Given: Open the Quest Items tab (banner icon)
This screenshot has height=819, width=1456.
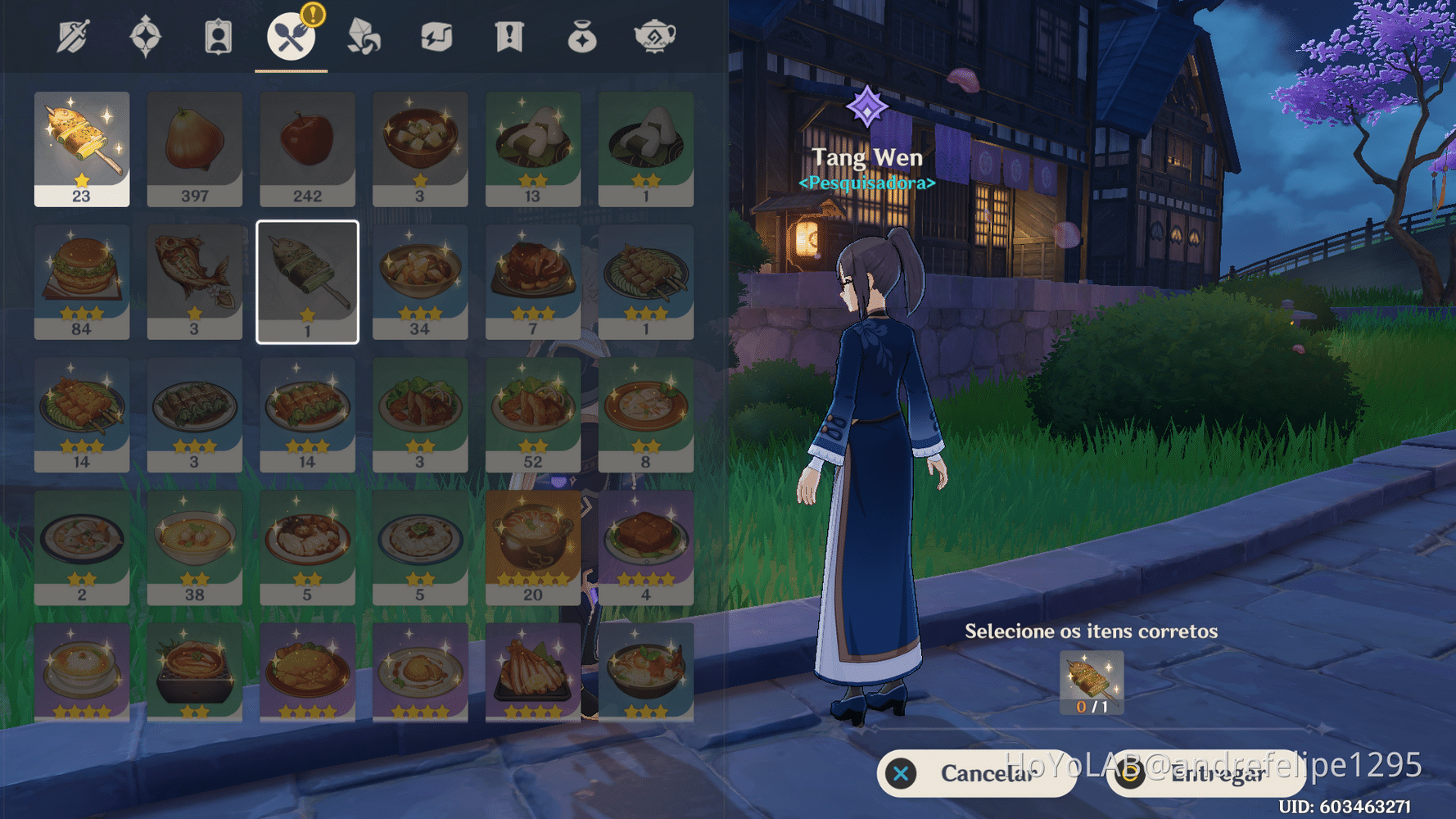Looking at the screenshot, I should point(509,37).
